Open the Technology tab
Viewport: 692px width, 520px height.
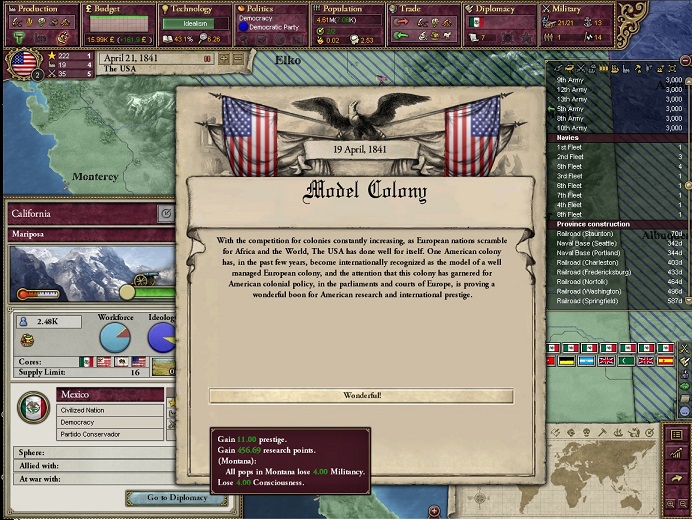click(x=193, y=10)
